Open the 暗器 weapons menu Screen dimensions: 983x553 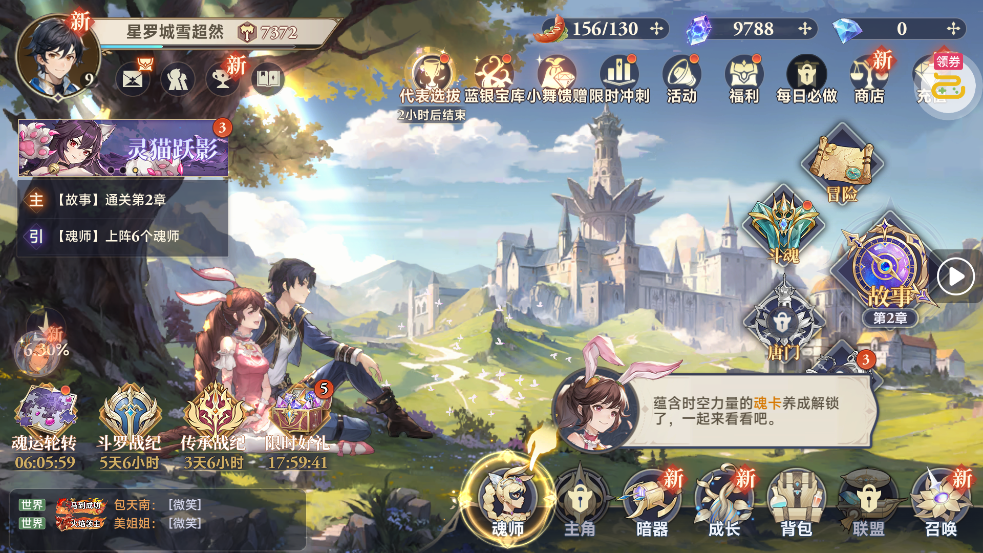click(651, 500)
